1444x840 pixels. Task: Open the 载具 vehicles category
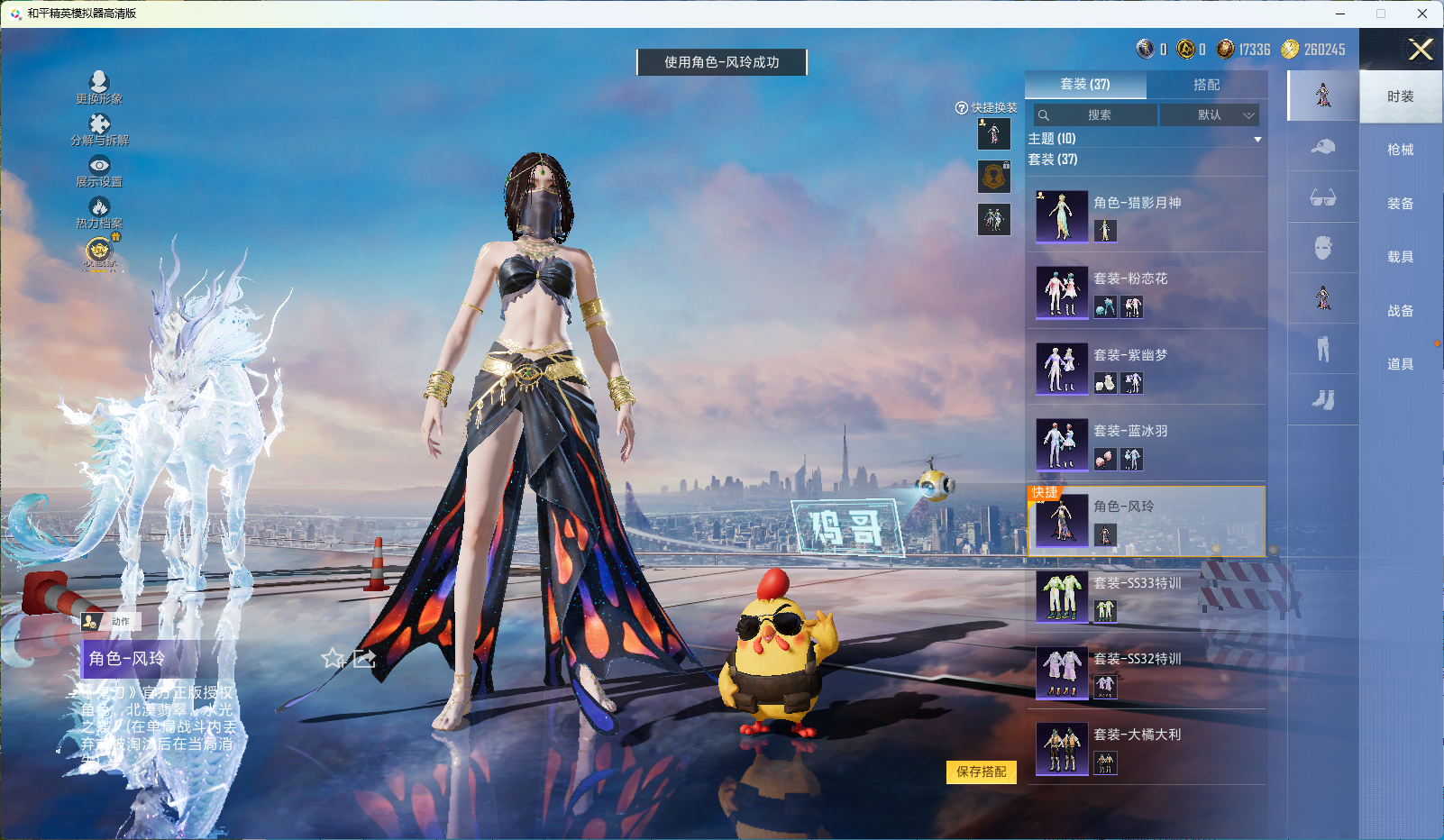pos(1400,257)
